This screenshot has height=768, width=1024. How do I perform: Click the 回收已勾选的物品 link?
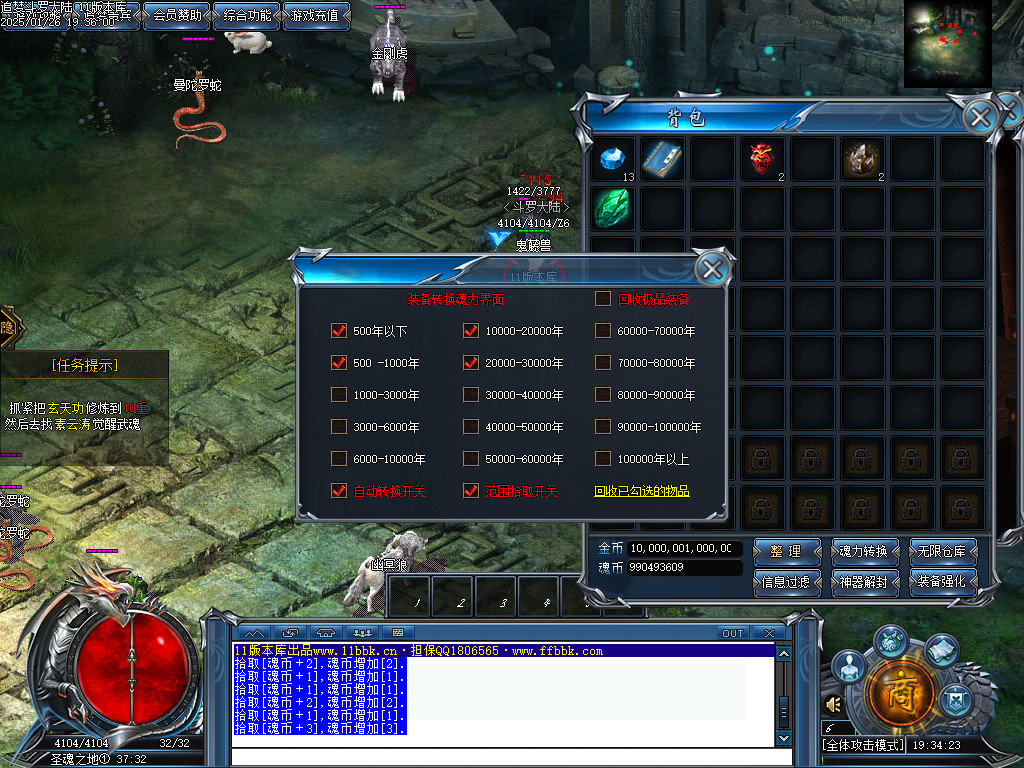pyautogui.click(x=642, y=492)
